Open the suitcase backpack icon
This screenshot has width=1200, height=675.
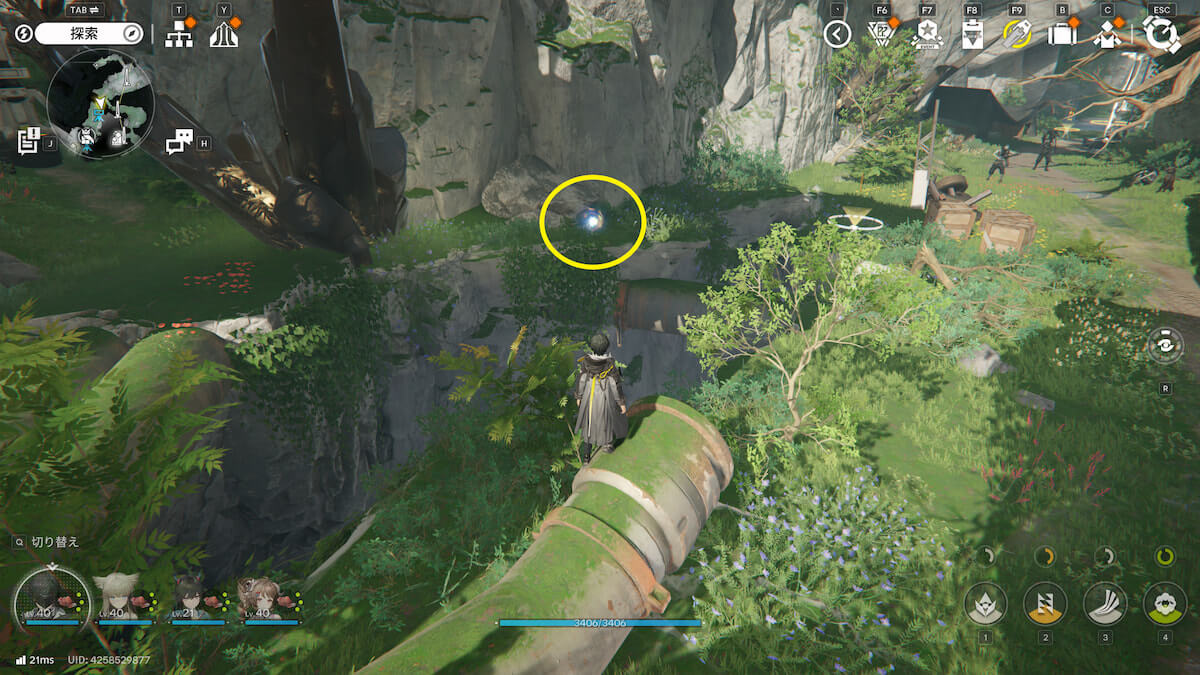click(1062, 35)
